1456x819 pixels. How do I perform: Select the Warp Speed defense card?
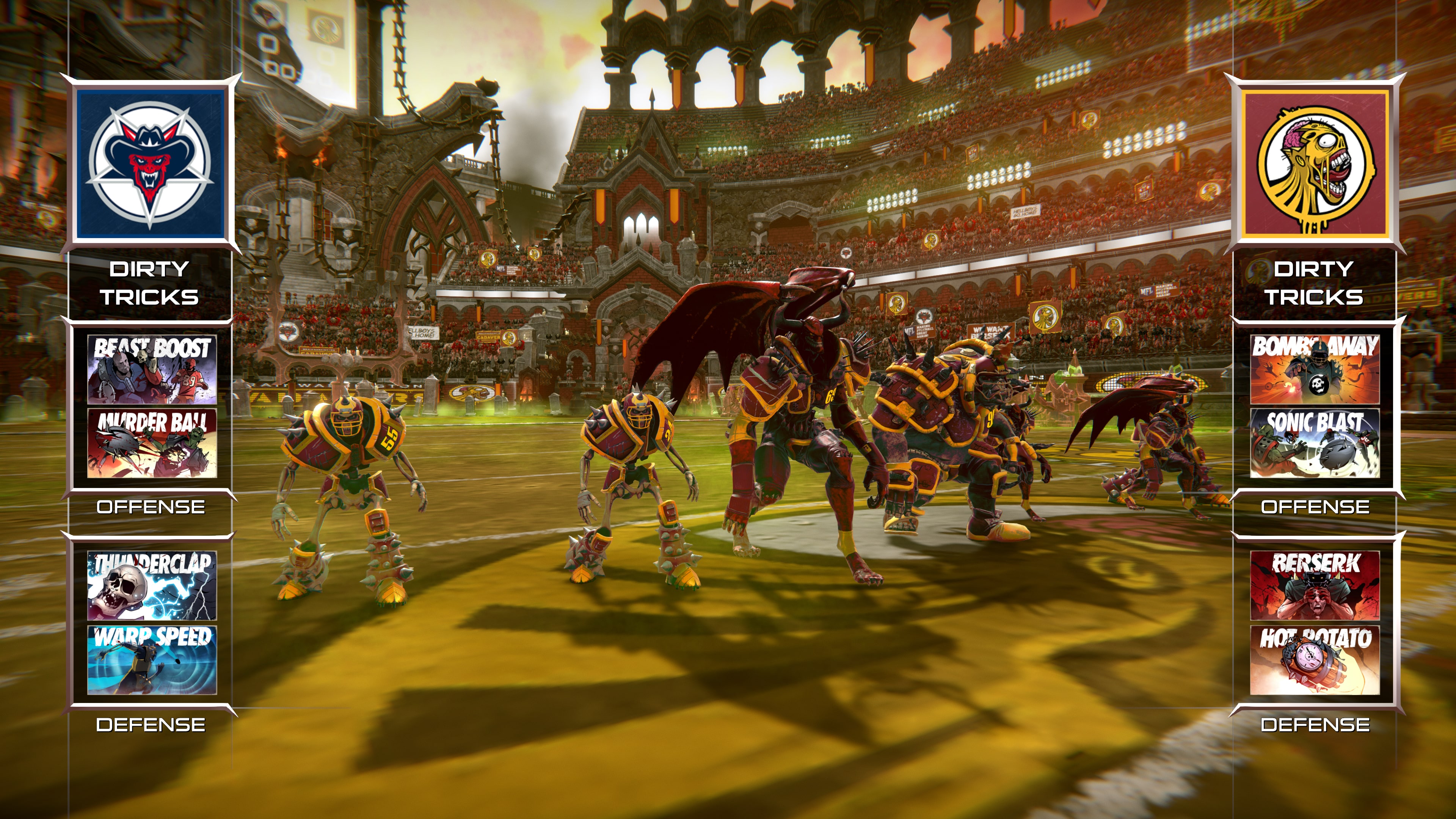pos(152,660)
